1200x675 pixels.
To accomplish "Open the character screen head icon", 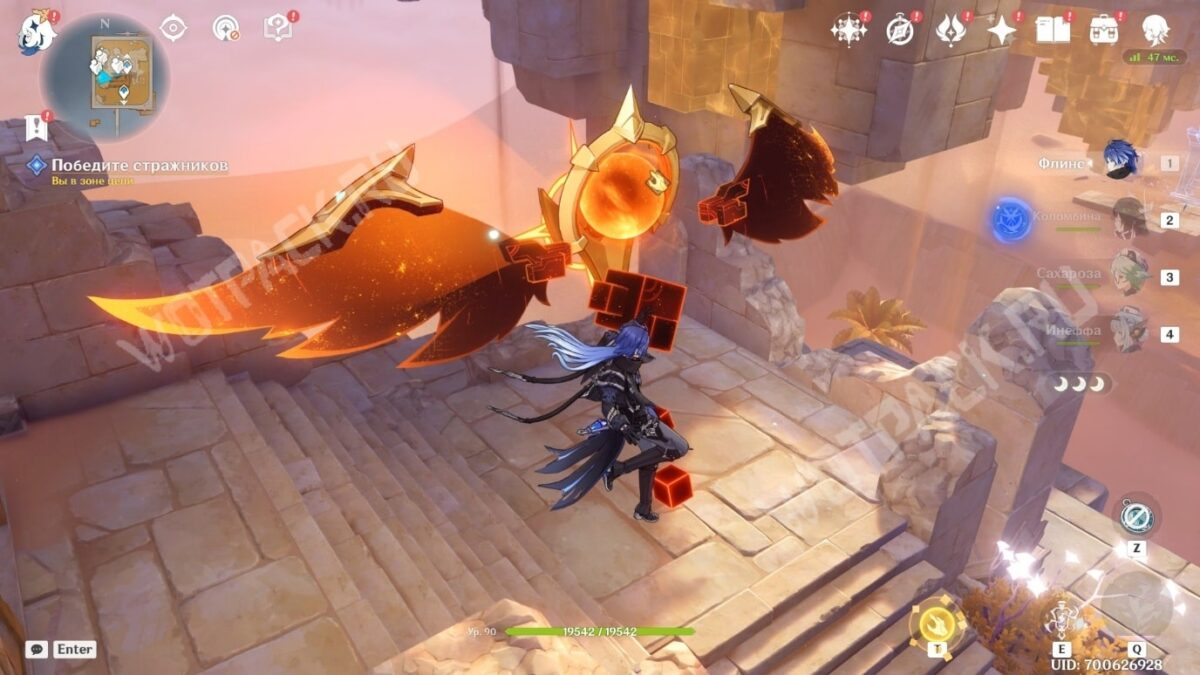I will coord(1156,30).
